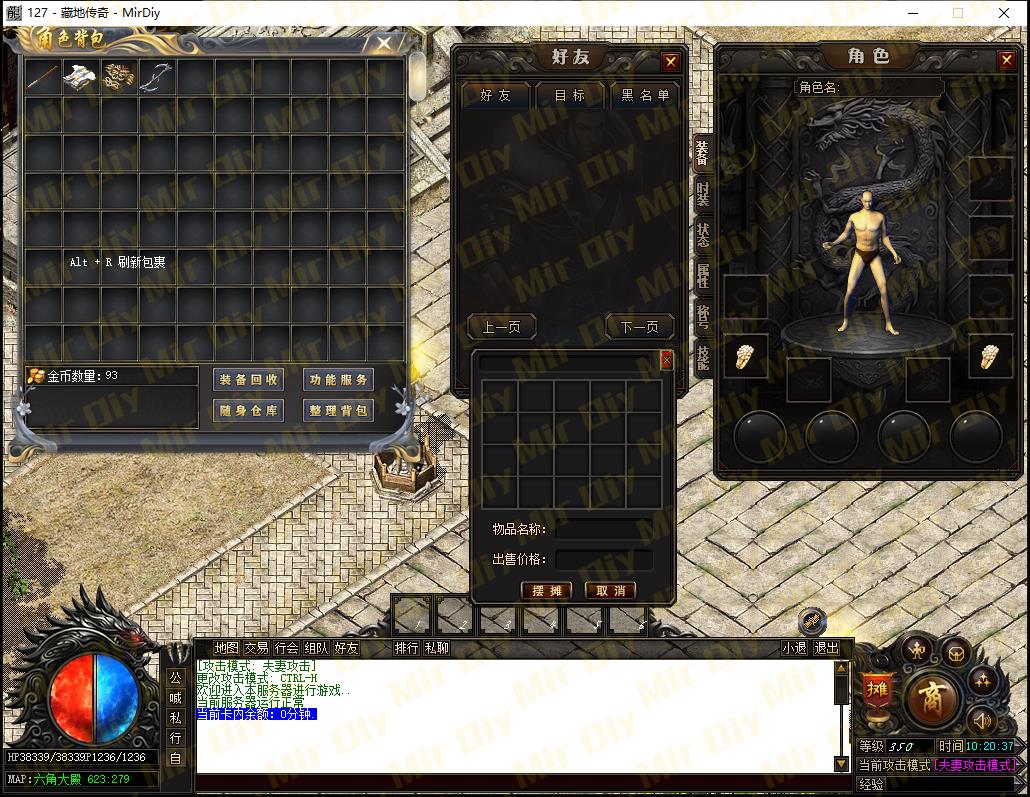Open the 技能 side tab in character panel
Viewport: 1030px width, 797px height.
(x=703, y=357)
